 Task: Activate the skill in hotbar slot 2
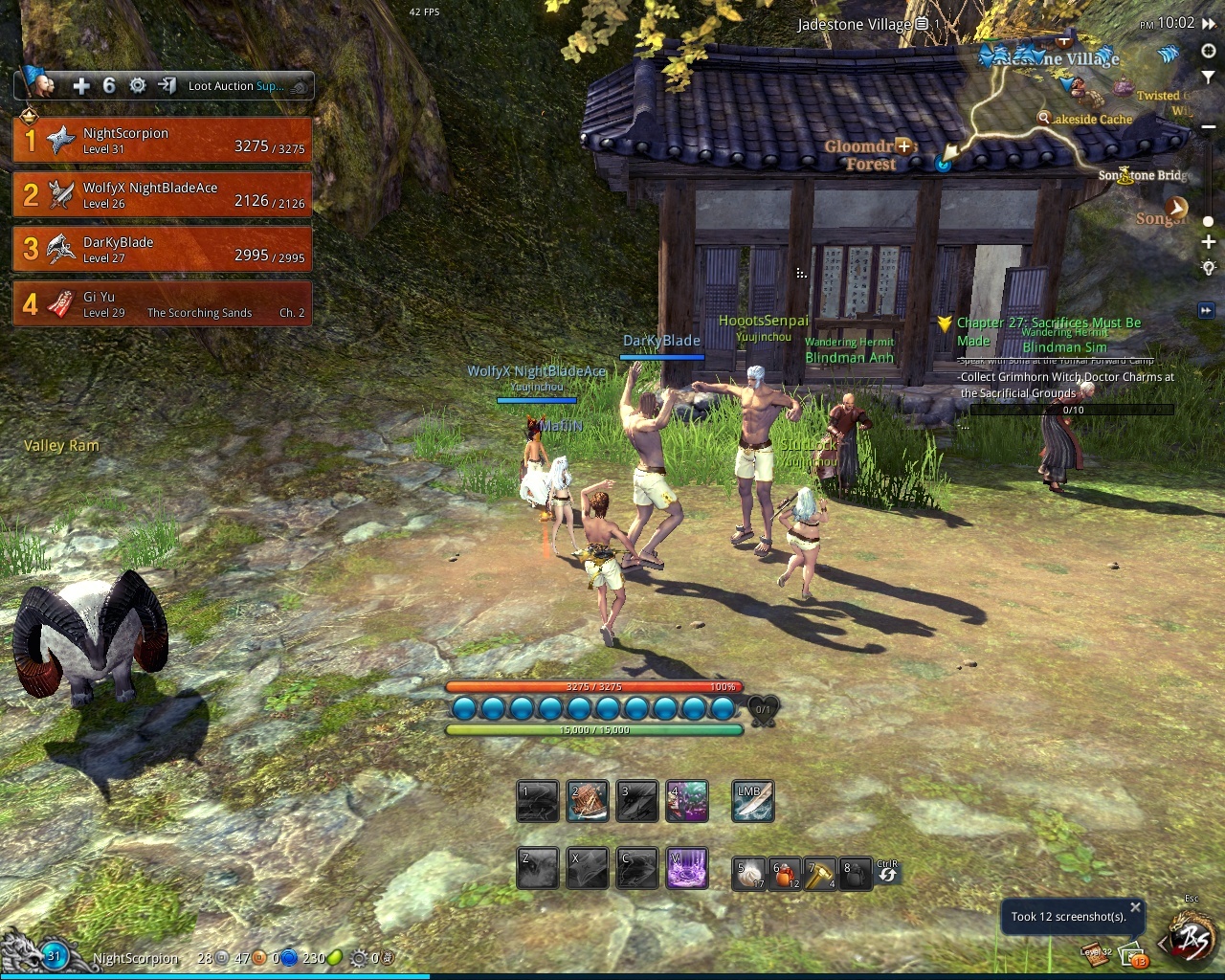click(587, 802)
